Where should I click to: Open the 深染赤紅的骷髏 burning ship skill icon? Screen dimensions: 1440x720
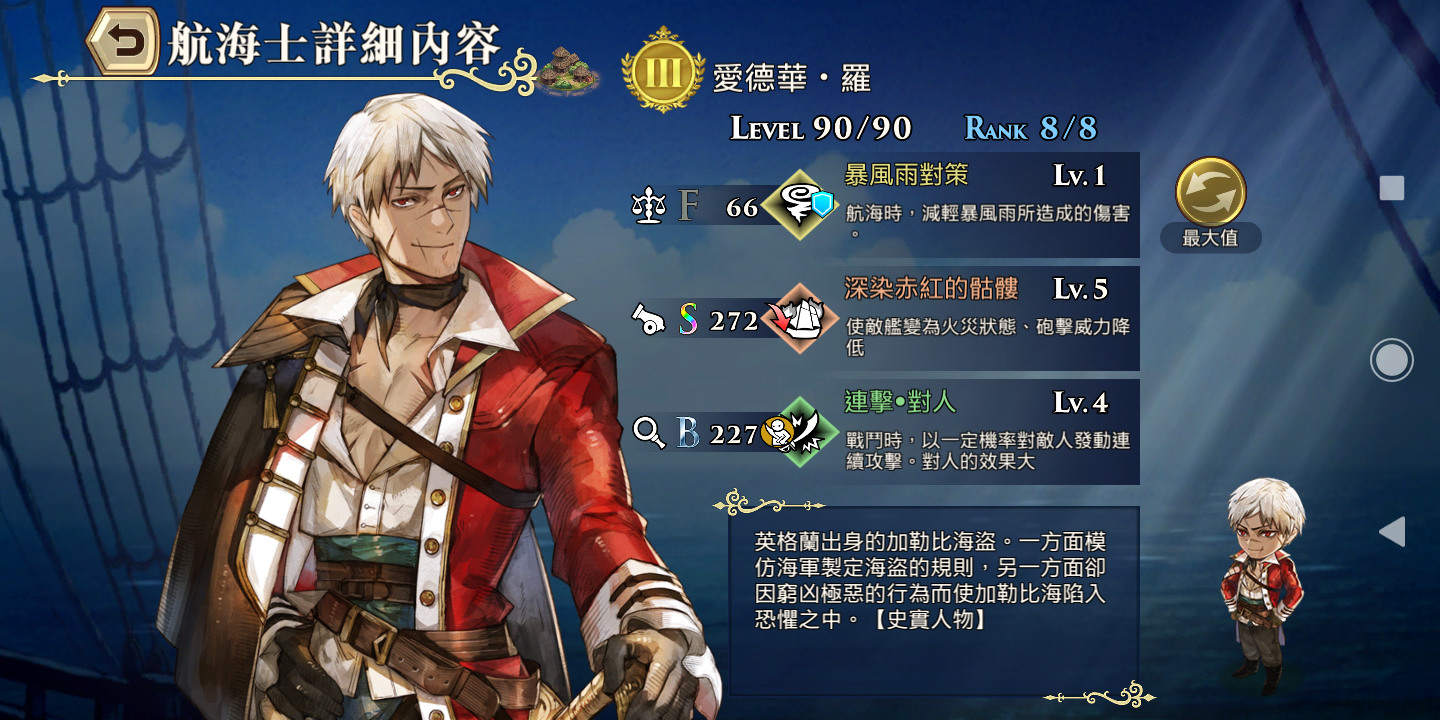[800, 318]
